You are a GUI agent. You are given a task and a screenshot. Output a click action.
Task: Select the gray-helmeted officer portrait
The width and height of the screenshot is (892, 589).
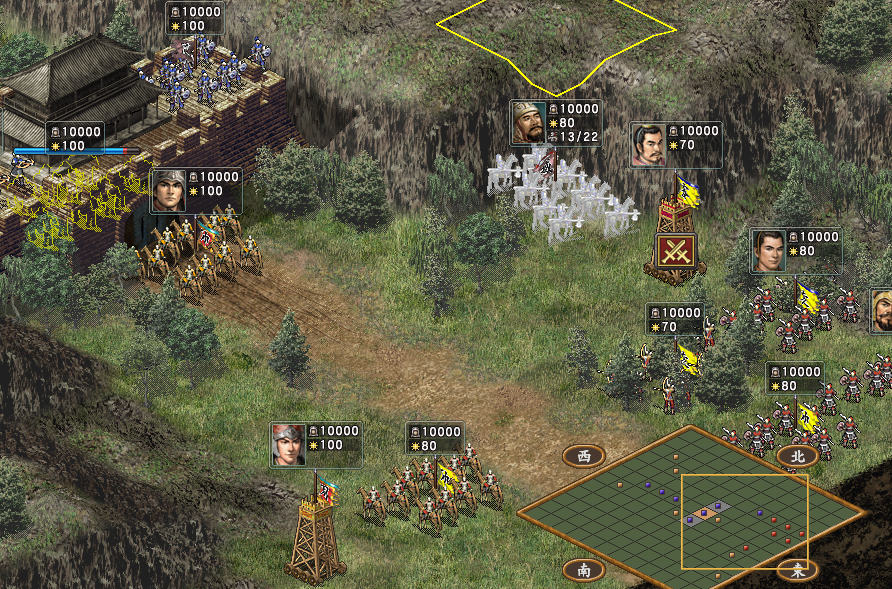click(168, 190)
